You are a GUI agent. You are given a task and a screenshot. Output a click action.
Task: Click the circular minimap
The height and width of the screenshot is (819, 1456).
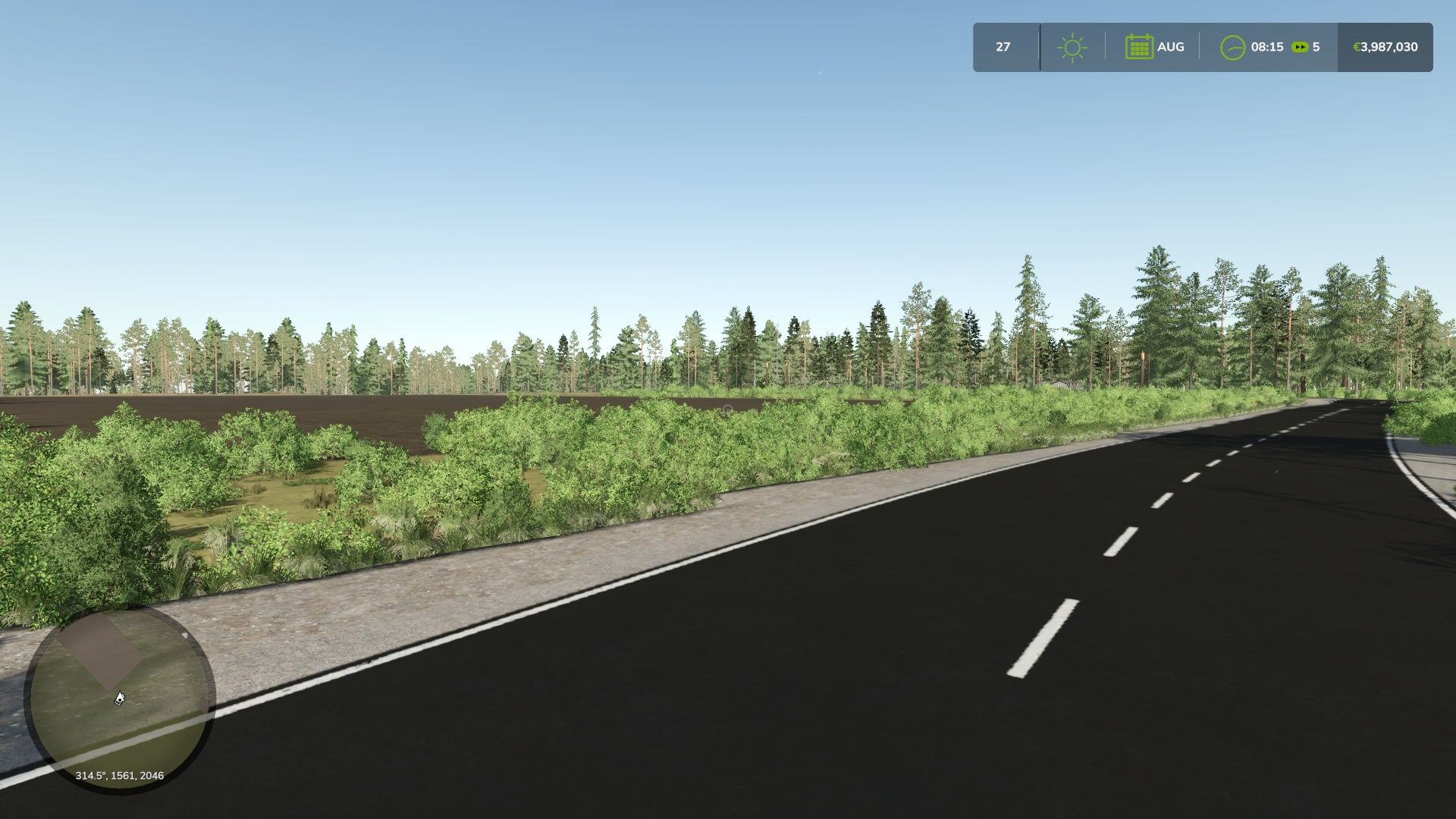120,700
